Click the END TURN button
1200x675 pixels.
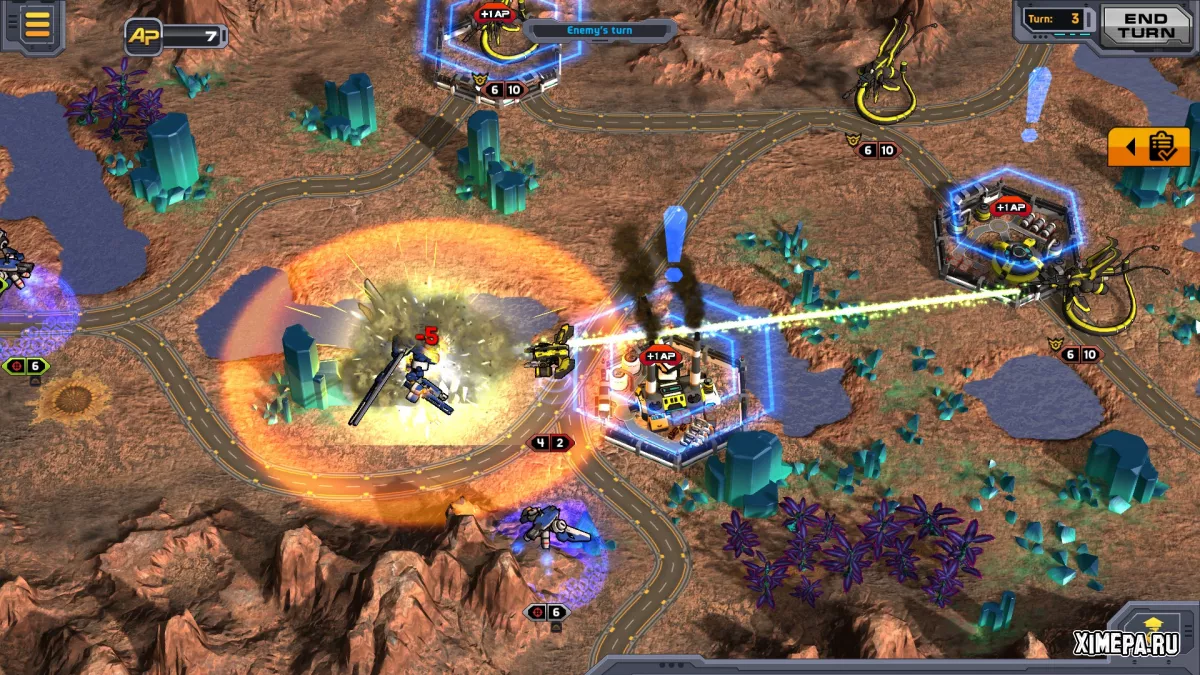[1146, 25]
